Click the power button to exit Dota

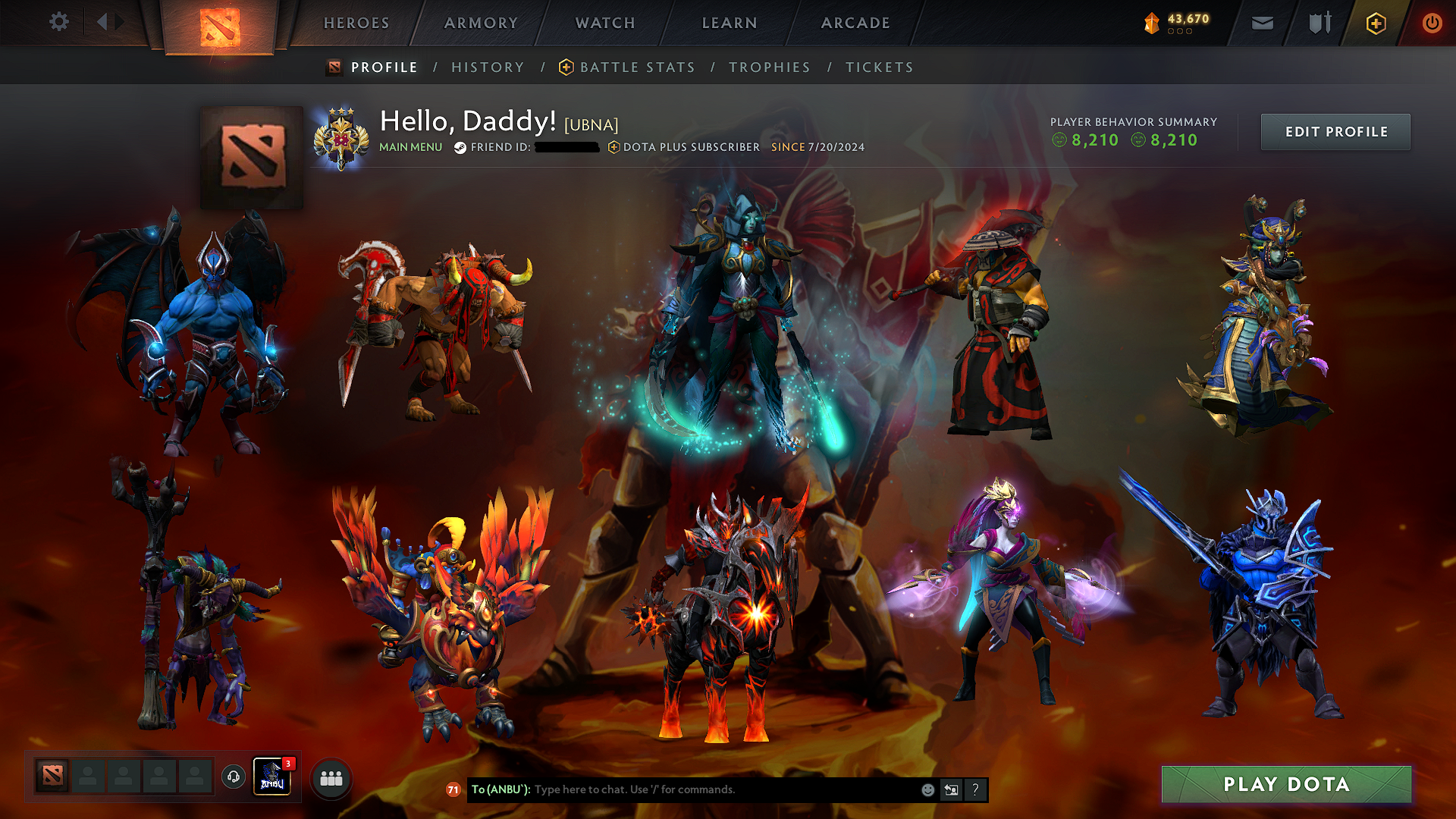(x=1432, y=23)
